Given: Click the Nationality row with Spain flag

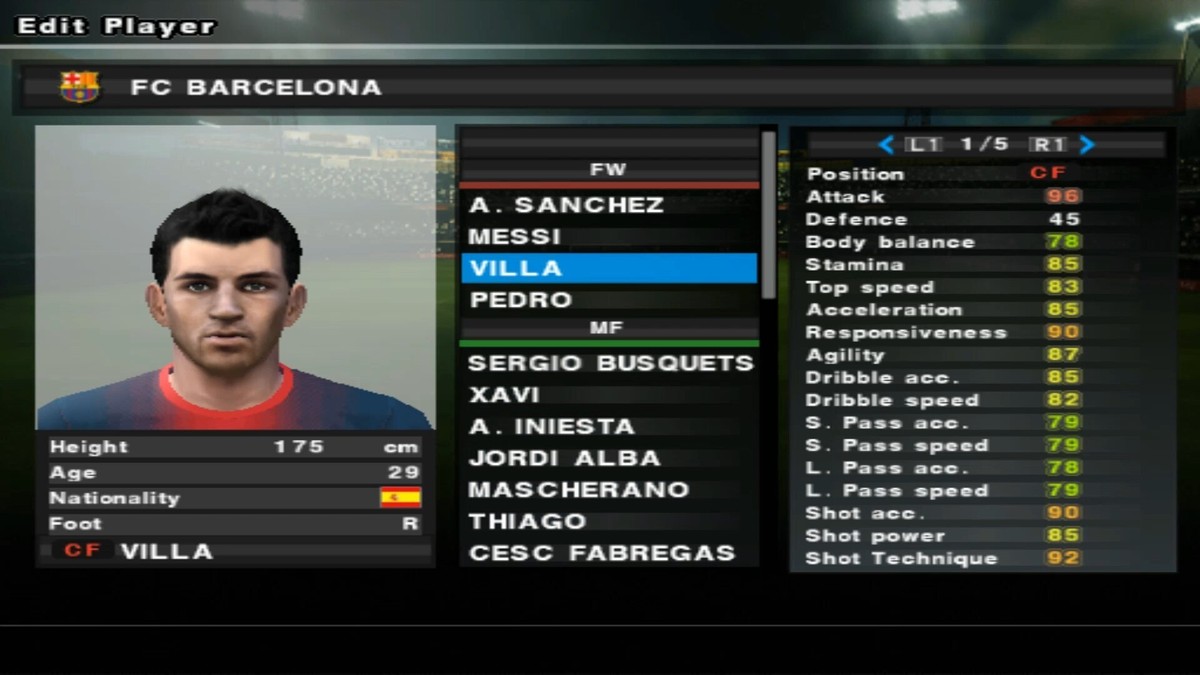Looking at the screenshot, I should tap(235, 498).
